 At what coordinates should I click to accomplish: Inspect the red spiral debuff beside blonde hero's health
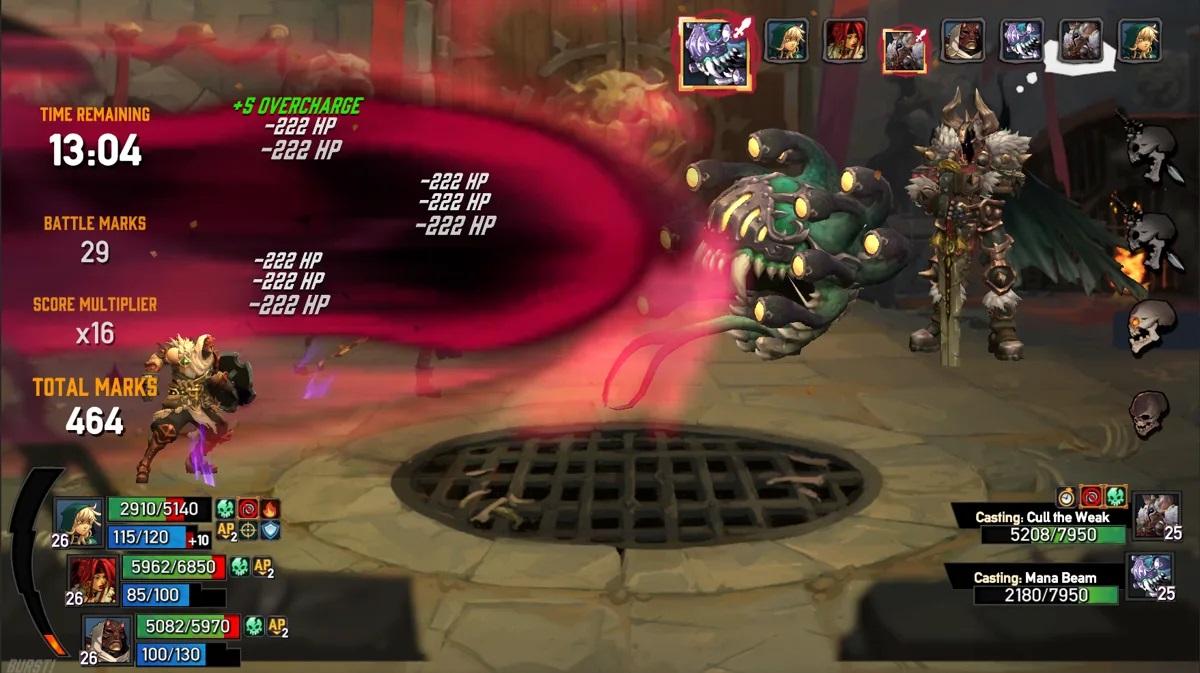click(249, 509)
